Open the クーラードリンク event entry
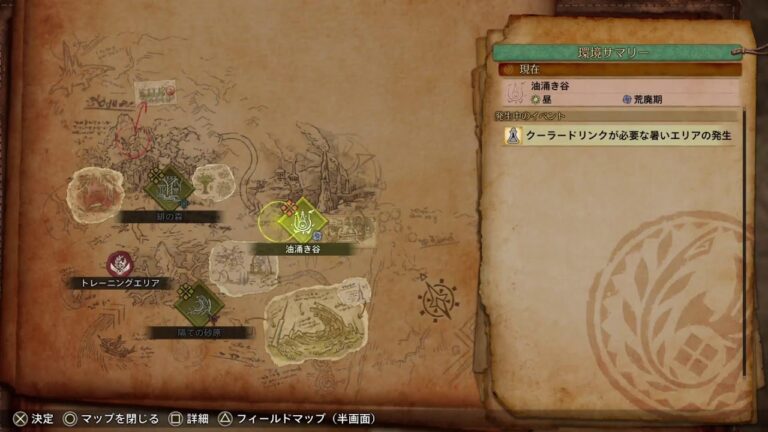Viewport: 768px width, 432px height. 620,136
